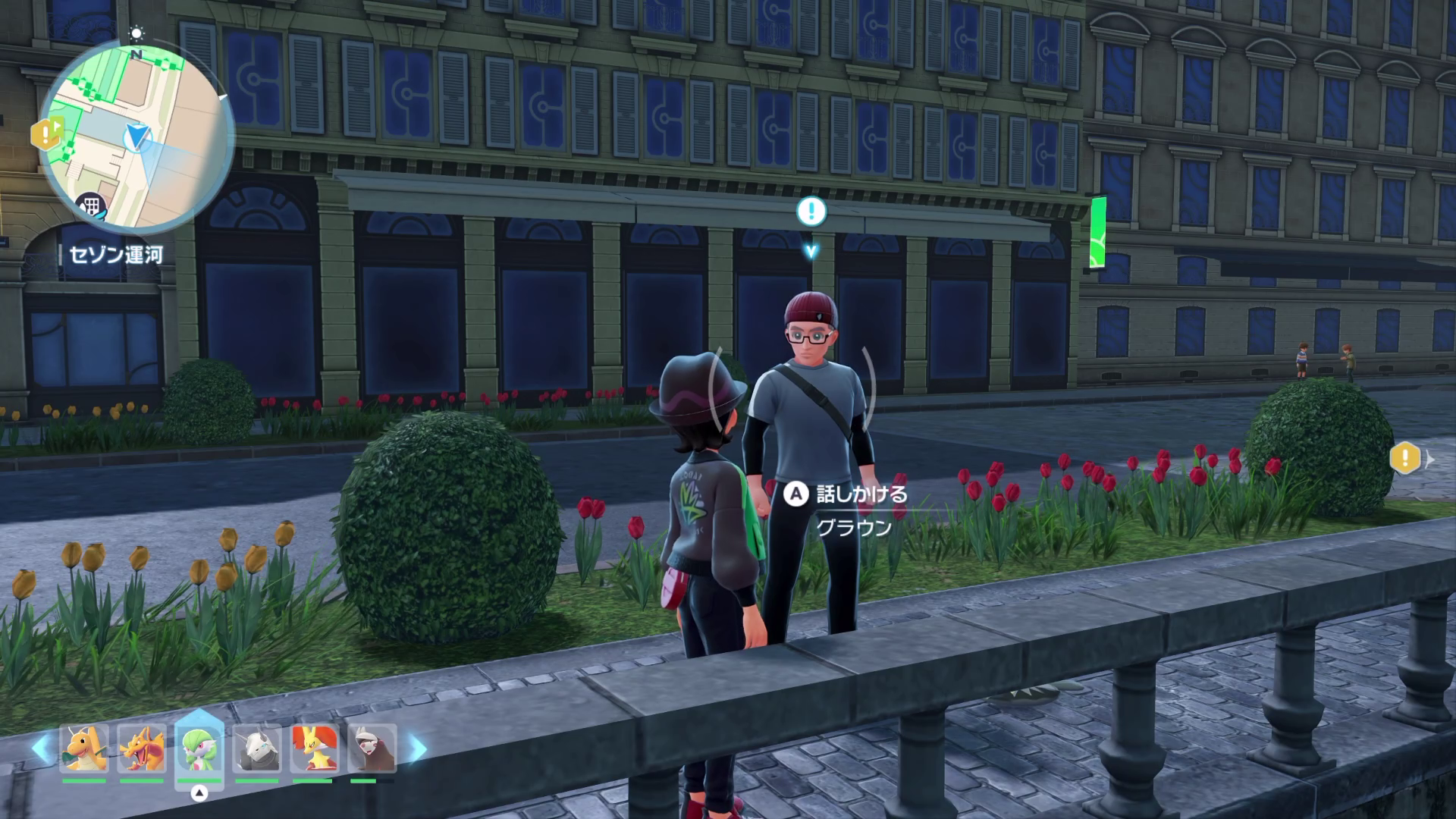Screen dimensions: 1456x819
Task: Select the highlighted Gardevoir party slot
Action: pyautogui.click(x=199, y=748)
